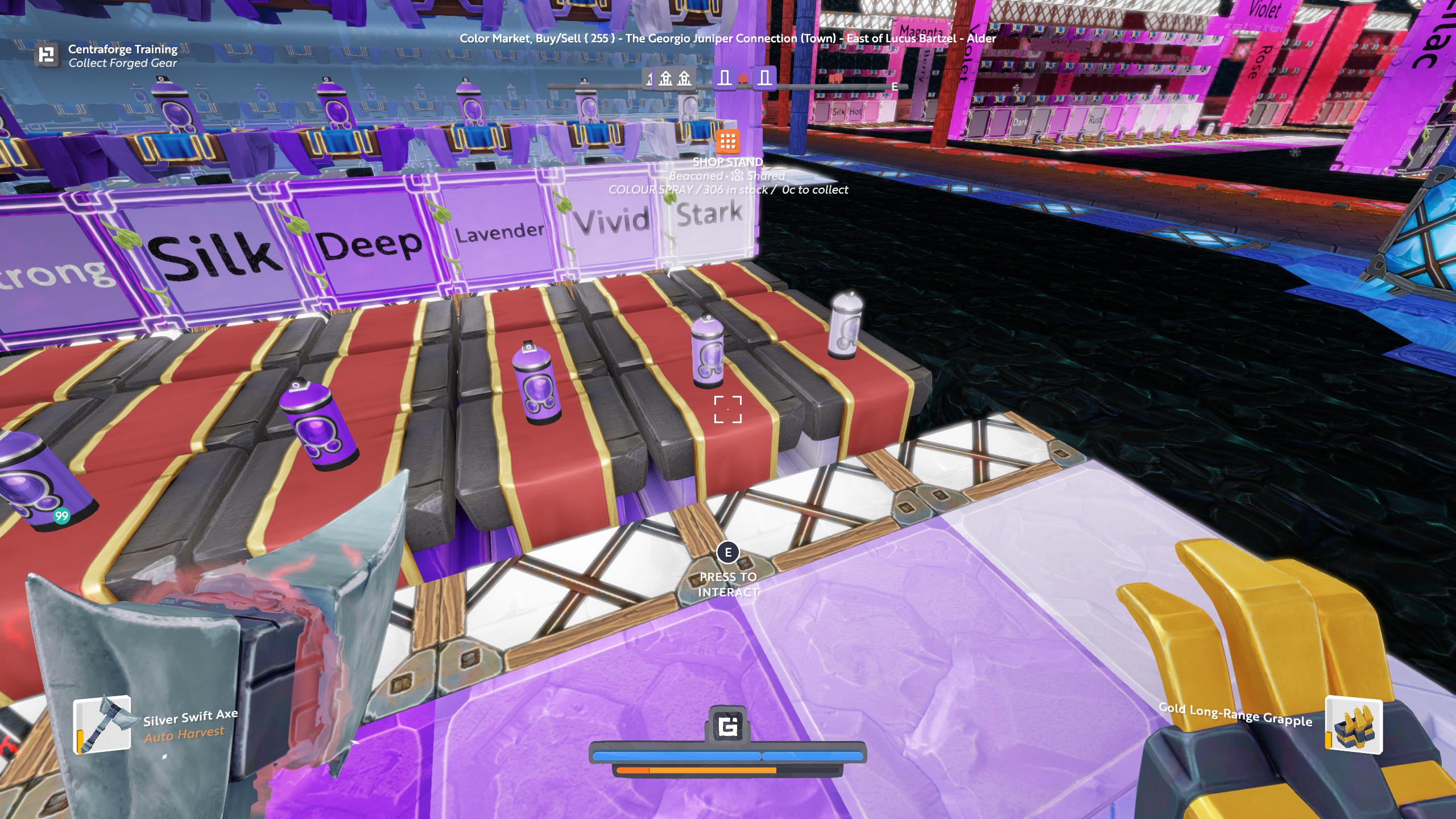Click the G emblem above the health bar

tap(728, 726)
